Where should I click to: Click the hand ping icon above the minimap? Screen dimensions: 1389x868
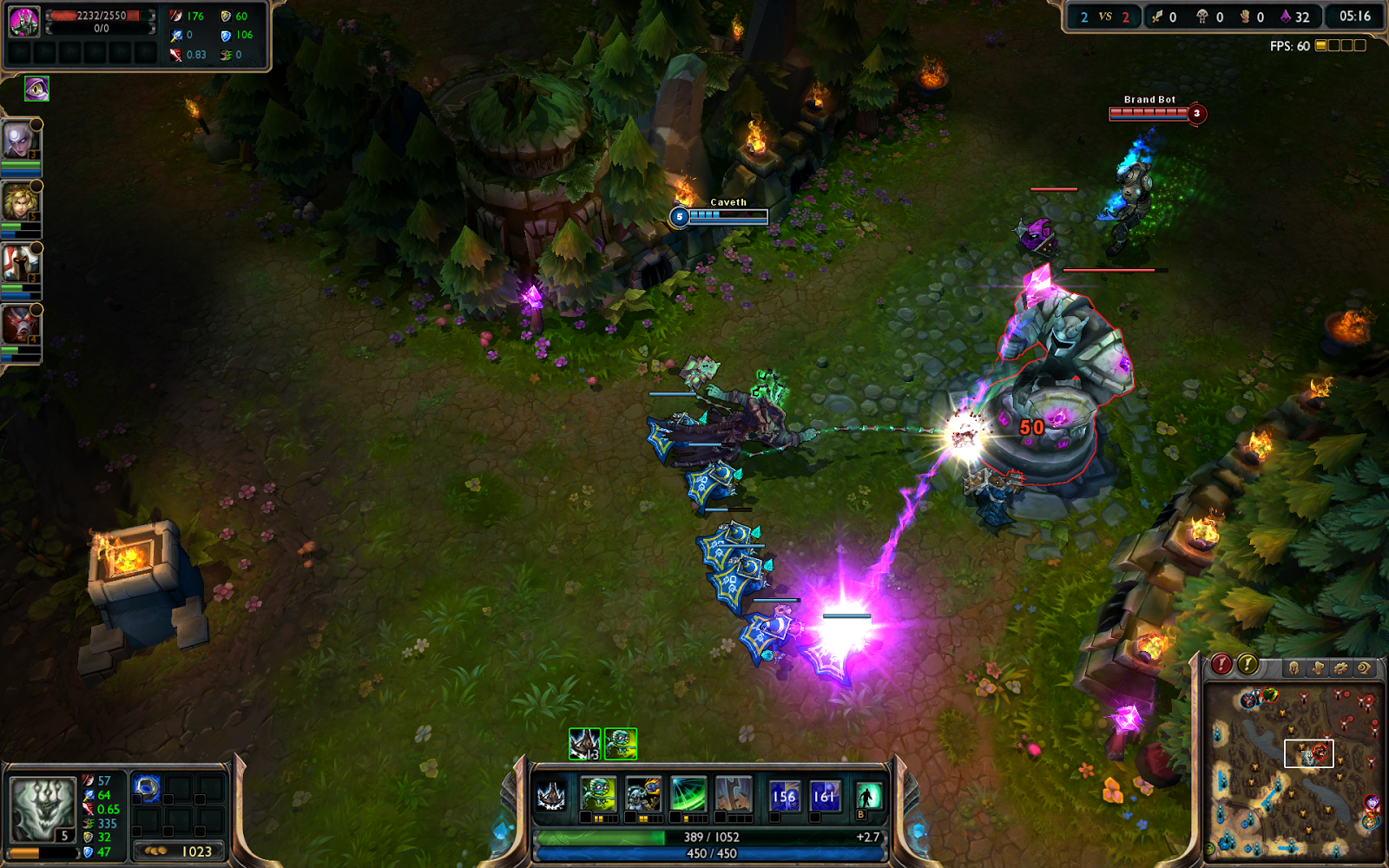pos(1318,666)
